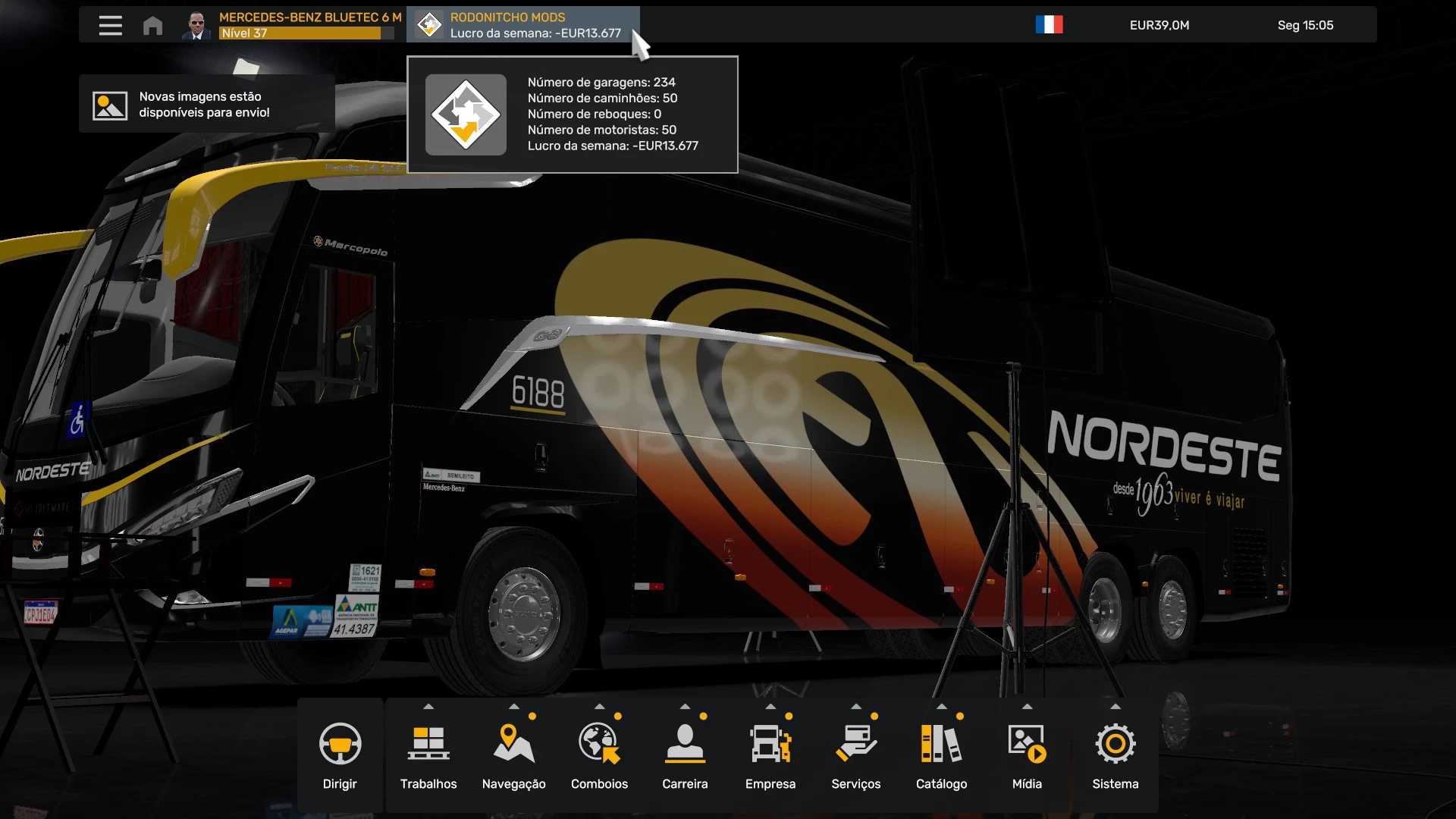The height and width of the screenshot is (819, 1456).
Task: Select the Comboios convoy menu
Action: point(599,755)
